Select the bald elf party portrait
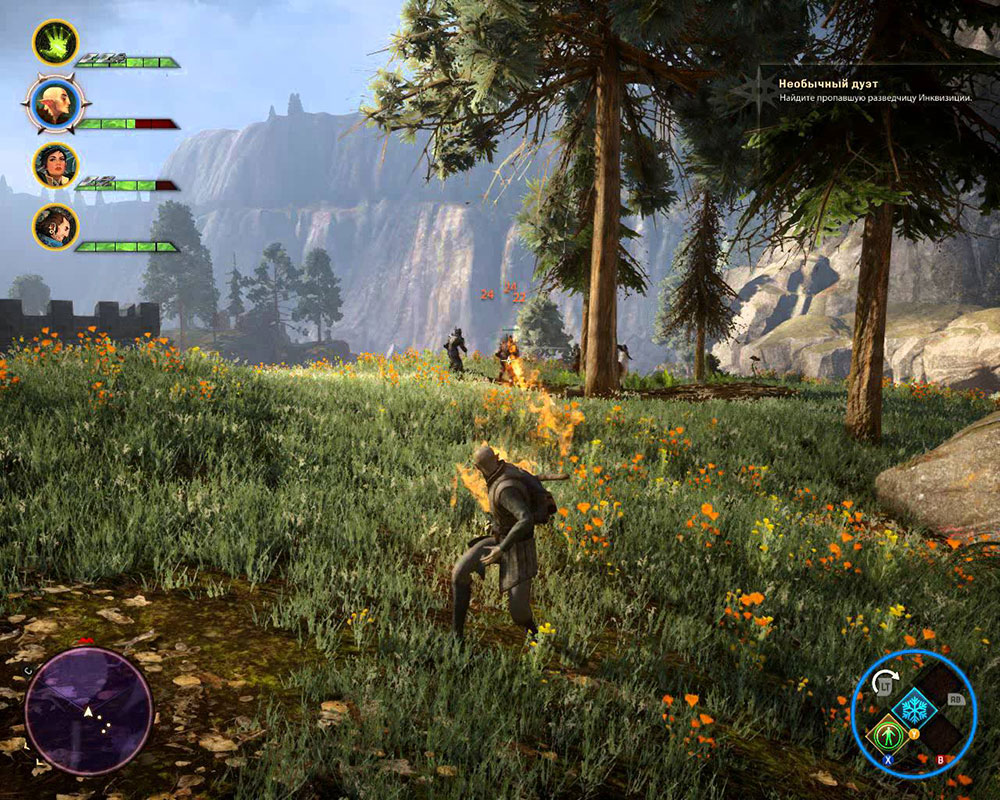The width and height of the screenshot is (1000, 800). (x=56, y=103)
